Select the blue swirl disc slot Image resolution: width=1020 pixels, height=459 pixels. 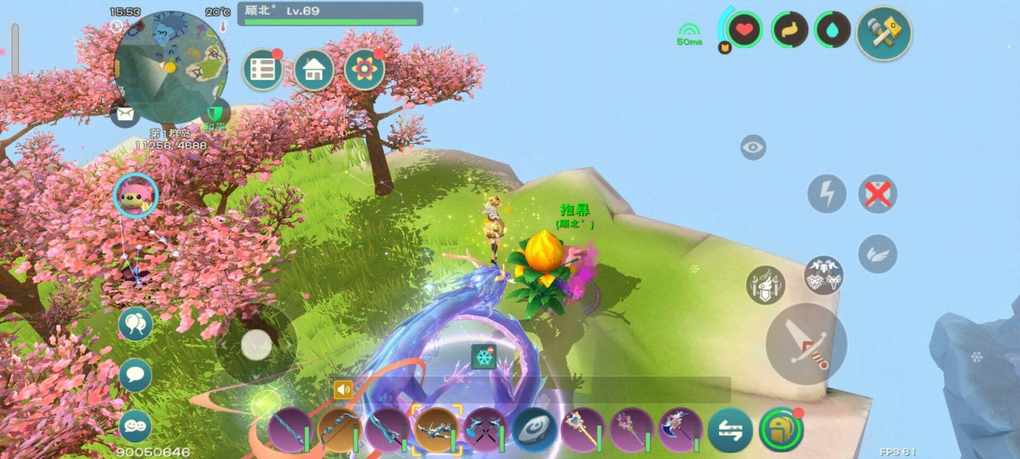coord(535,430)
